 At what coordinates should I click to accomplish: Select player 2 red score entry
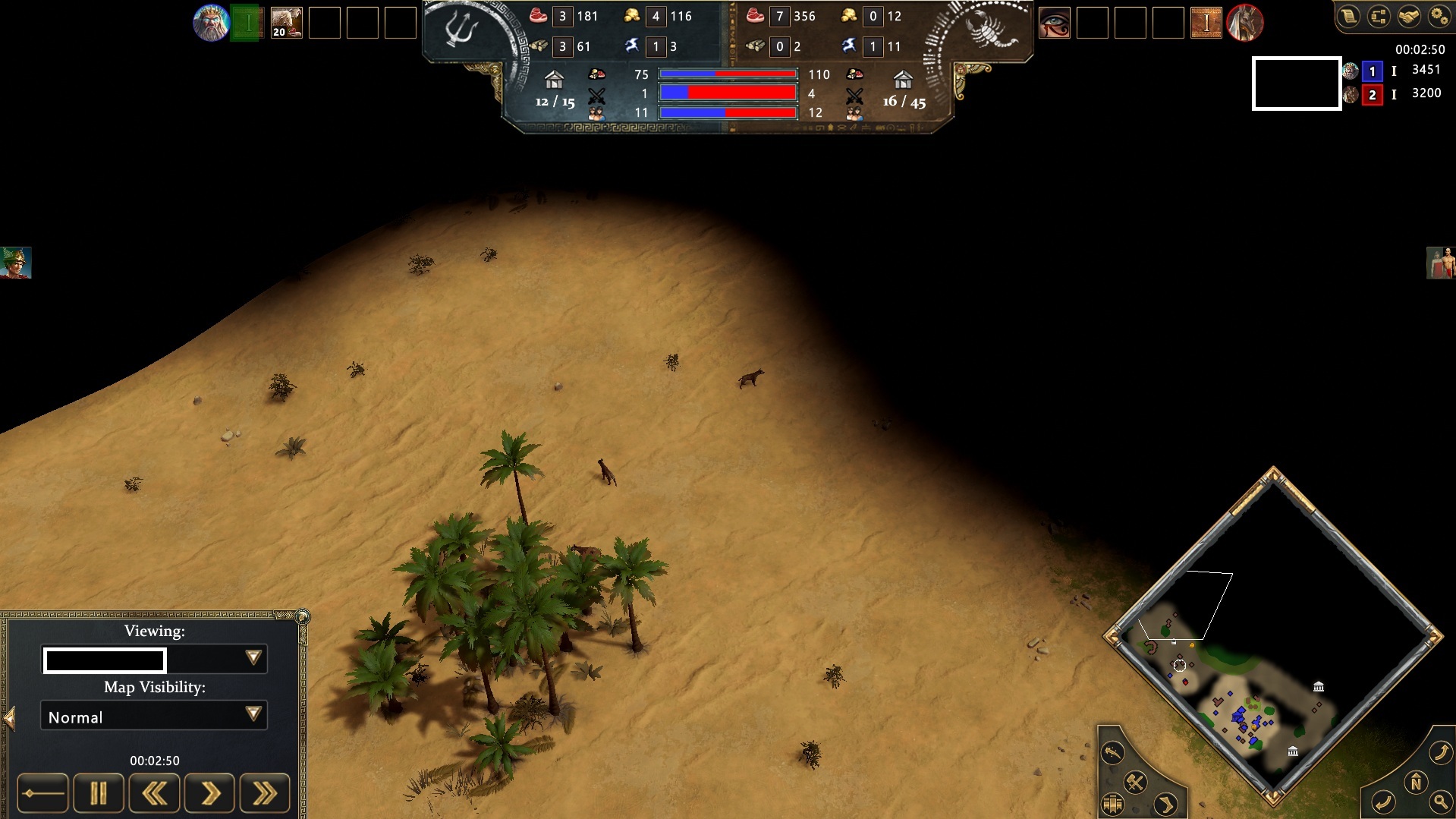[x=1372, y=95]
